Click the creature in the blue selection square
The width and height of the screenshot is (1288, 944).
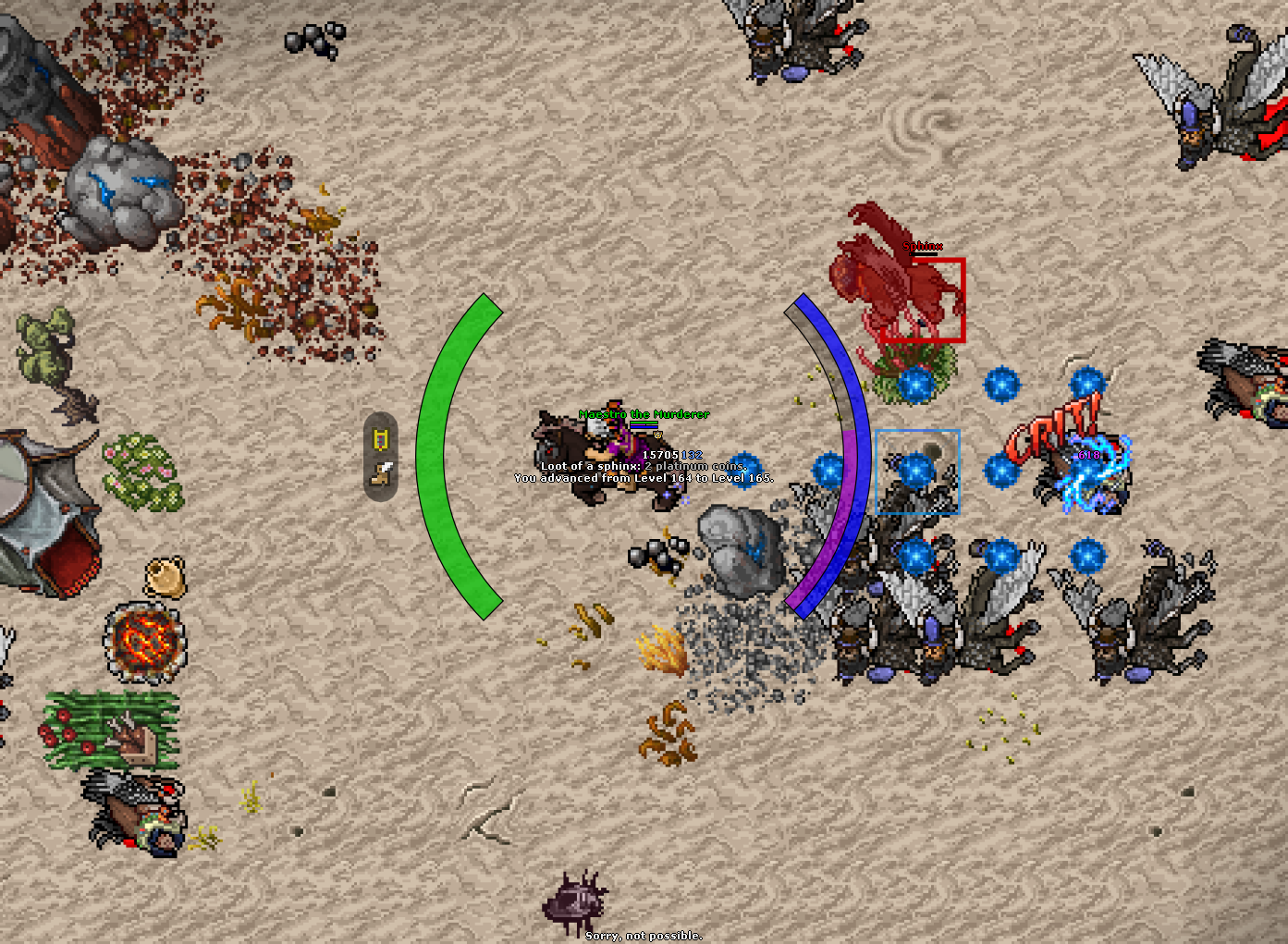tap(918, 472)
